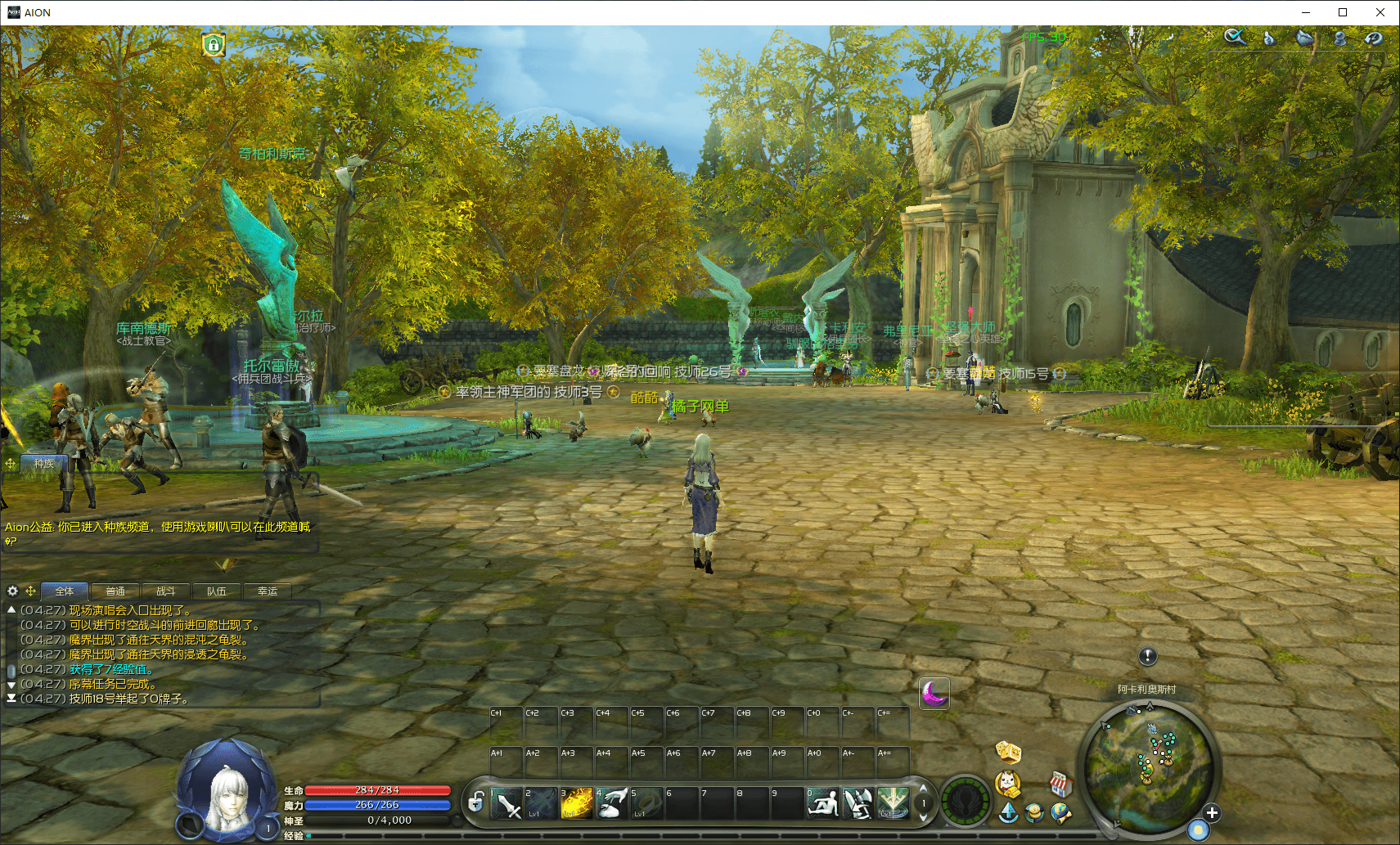The height and width of the screenshot is (845, 1400).
Task: Activate the flaming skill in slot 3
Action: (x=576, y=803)
